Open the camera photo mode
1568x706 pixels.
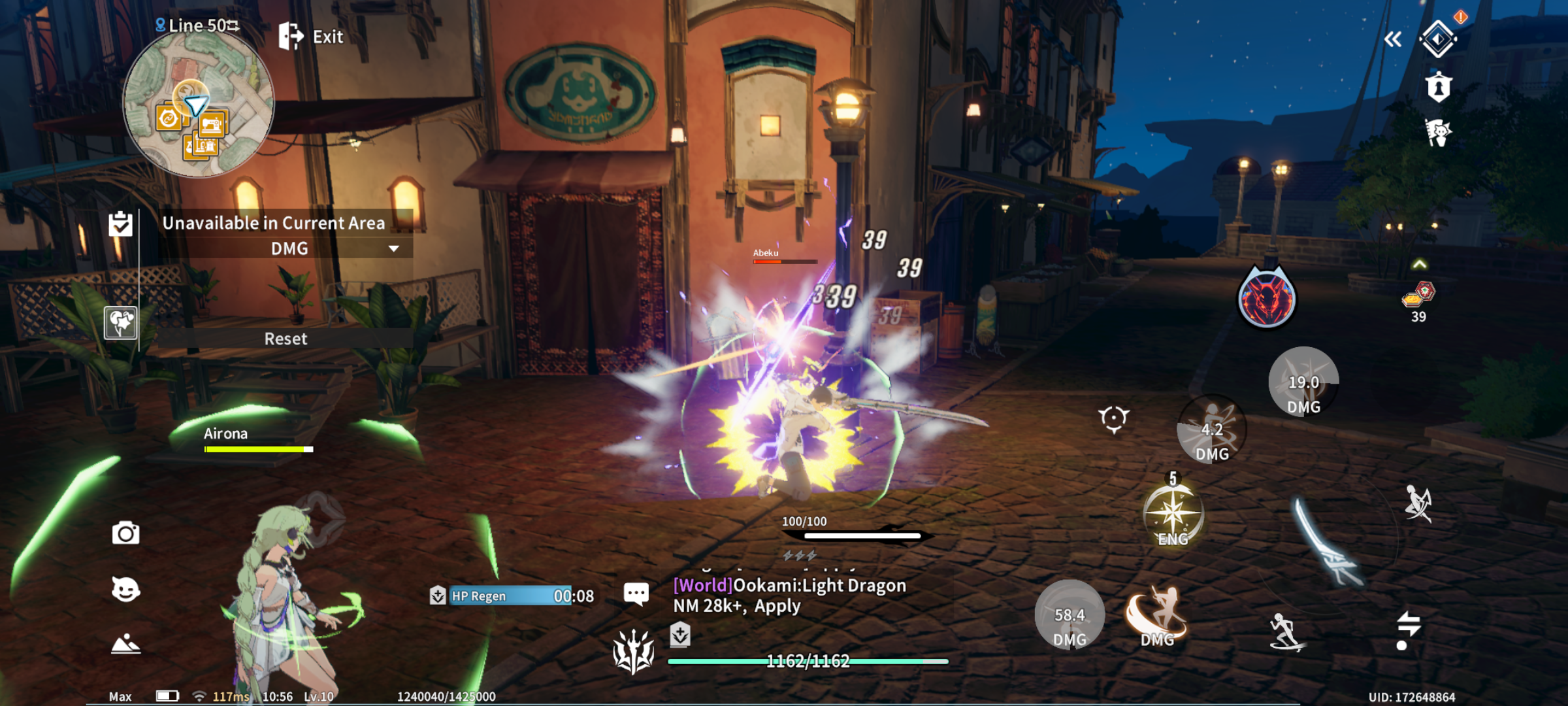click(125, 533)
